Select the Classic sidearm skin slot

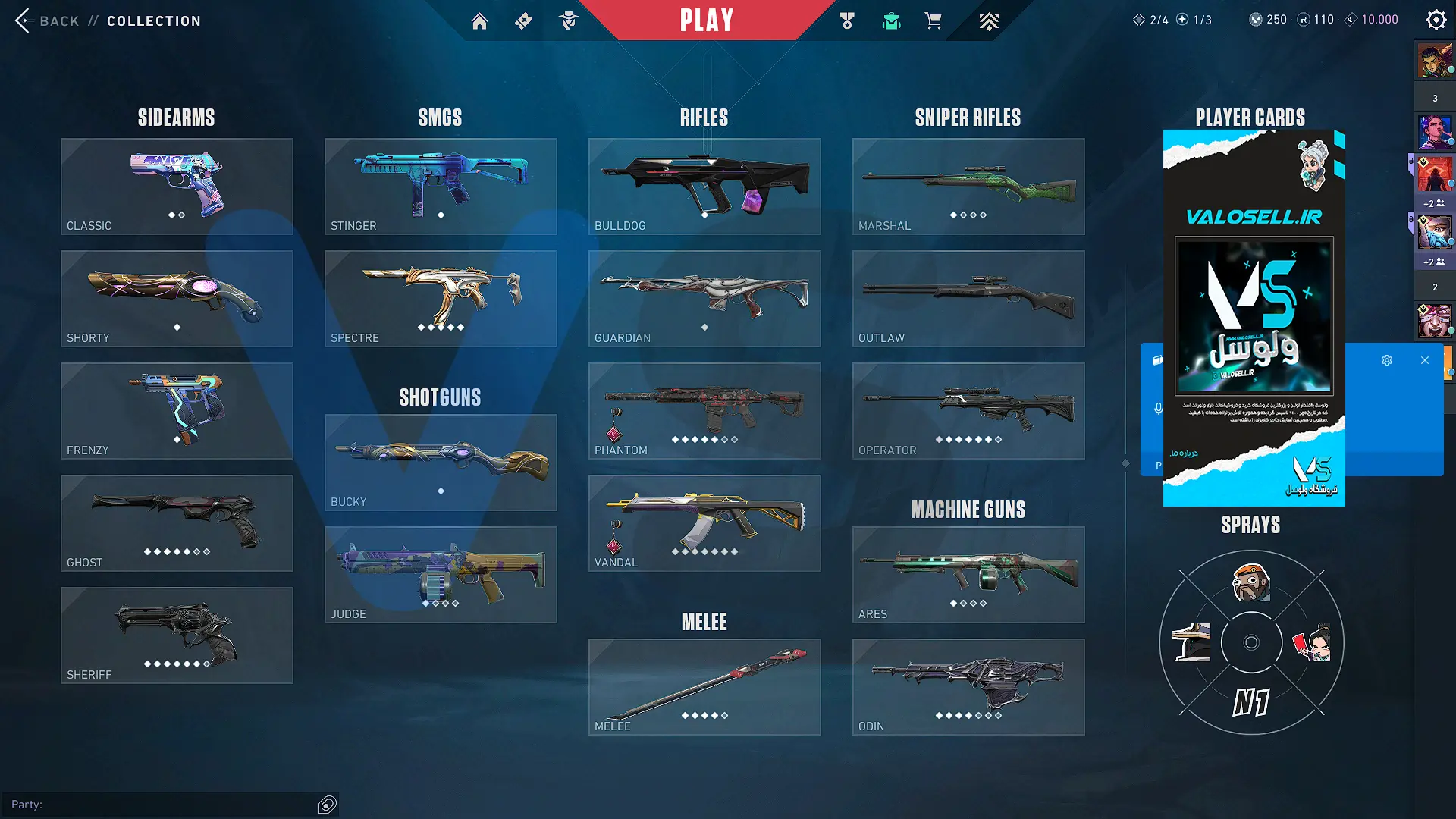click(x=177, y=186)
